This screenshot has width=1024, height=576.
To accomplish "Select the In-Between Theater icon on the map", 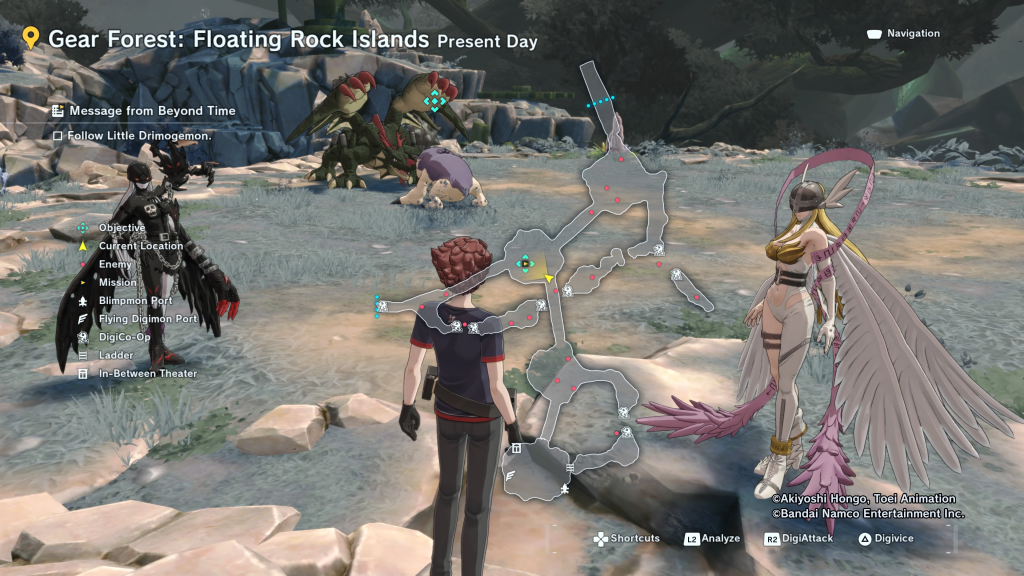I will (516, 448).
